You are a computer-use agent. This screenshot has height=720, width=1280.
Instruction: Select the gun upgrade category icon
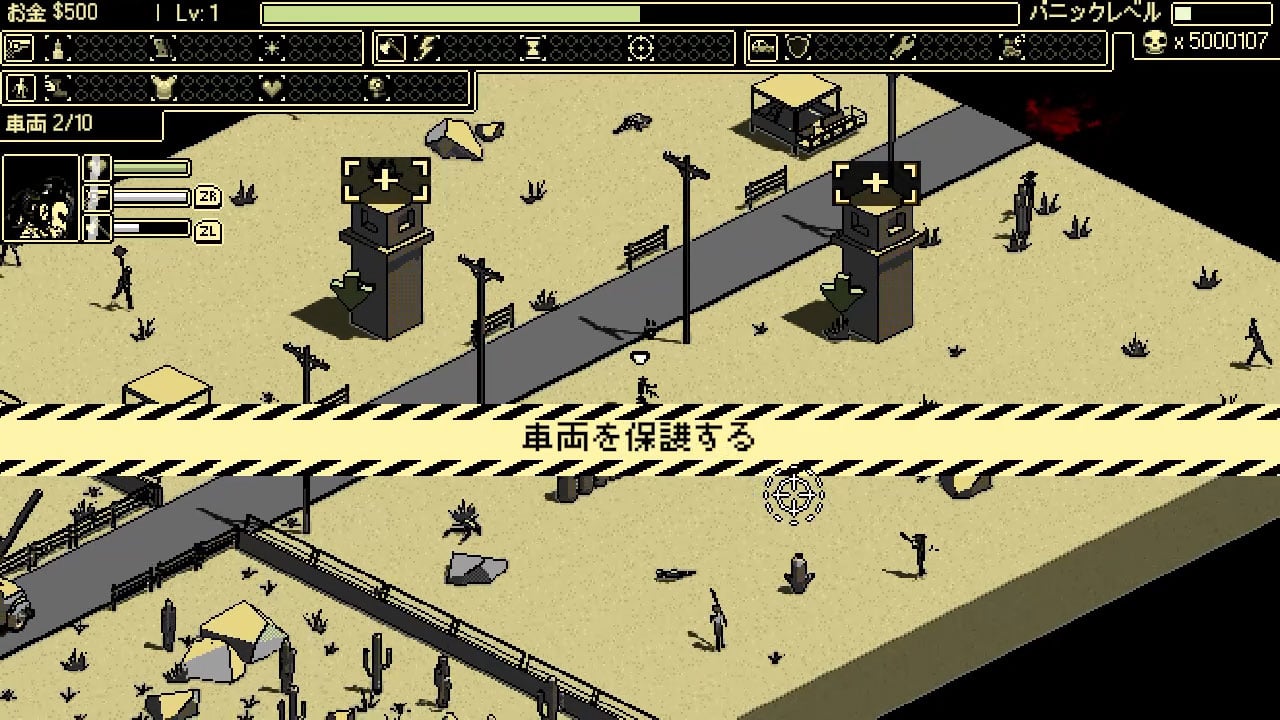pyautogui.click(x=19, y=48)
